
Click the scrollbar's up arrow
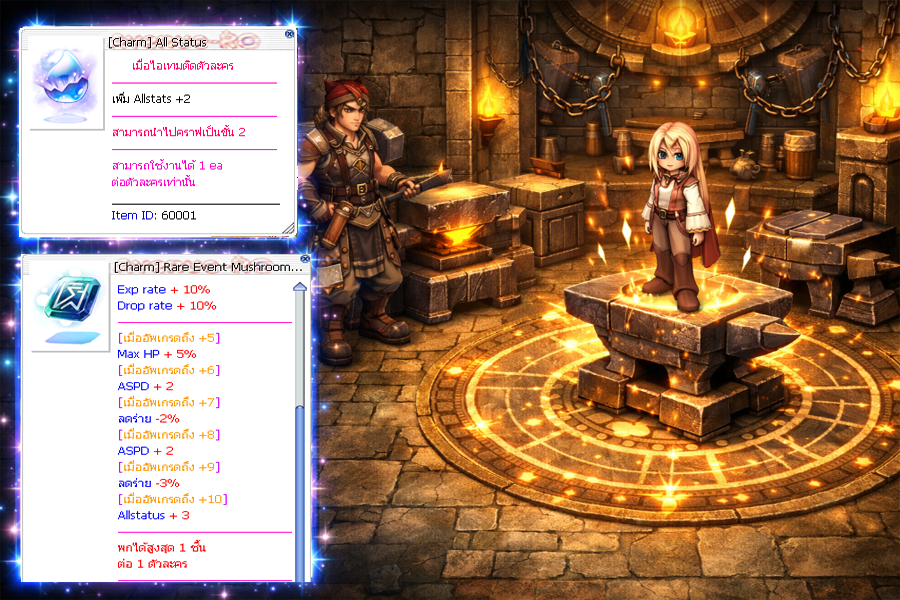click(299, 288)
